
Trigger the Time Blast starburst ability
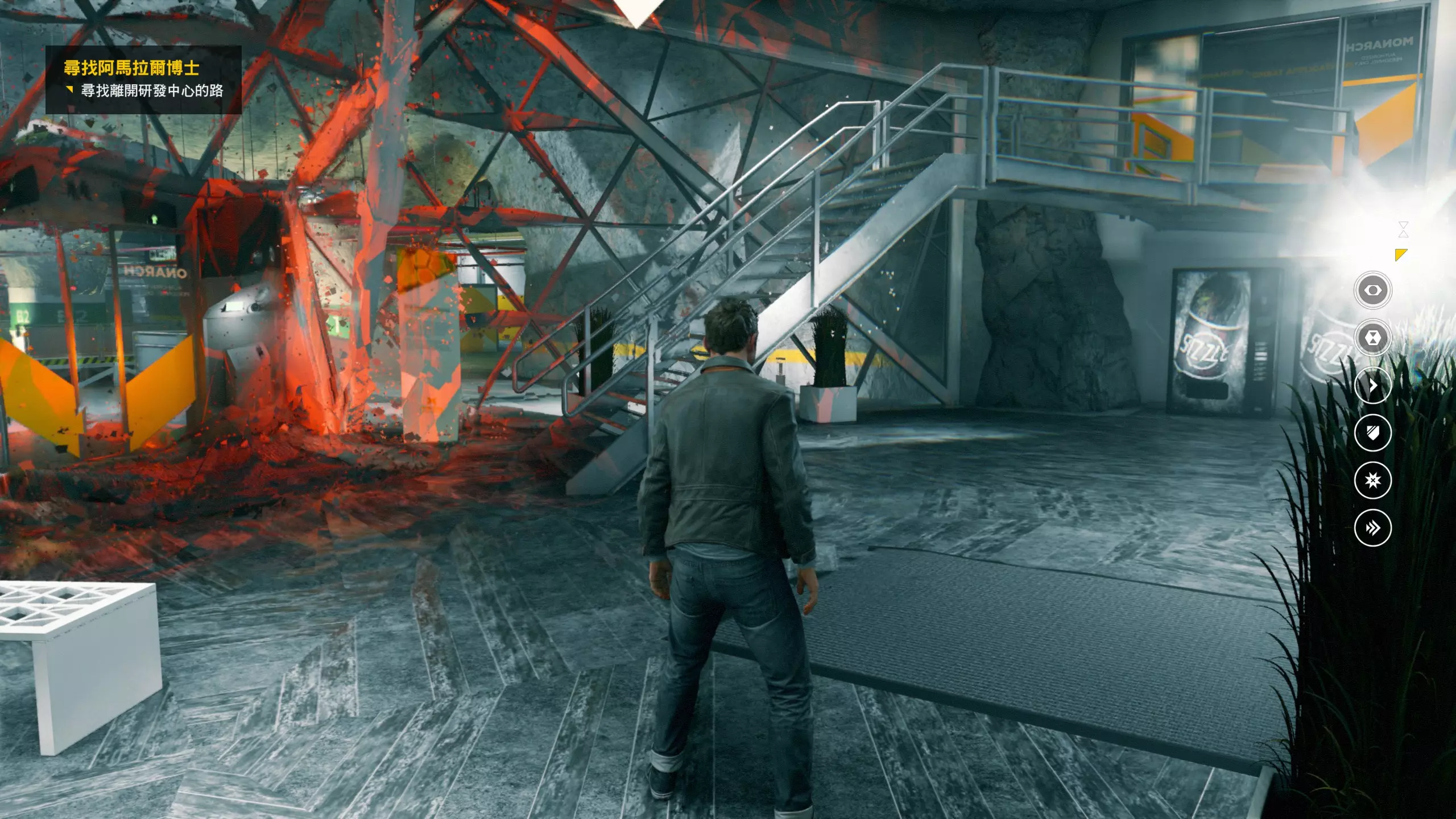(1372, 481)
